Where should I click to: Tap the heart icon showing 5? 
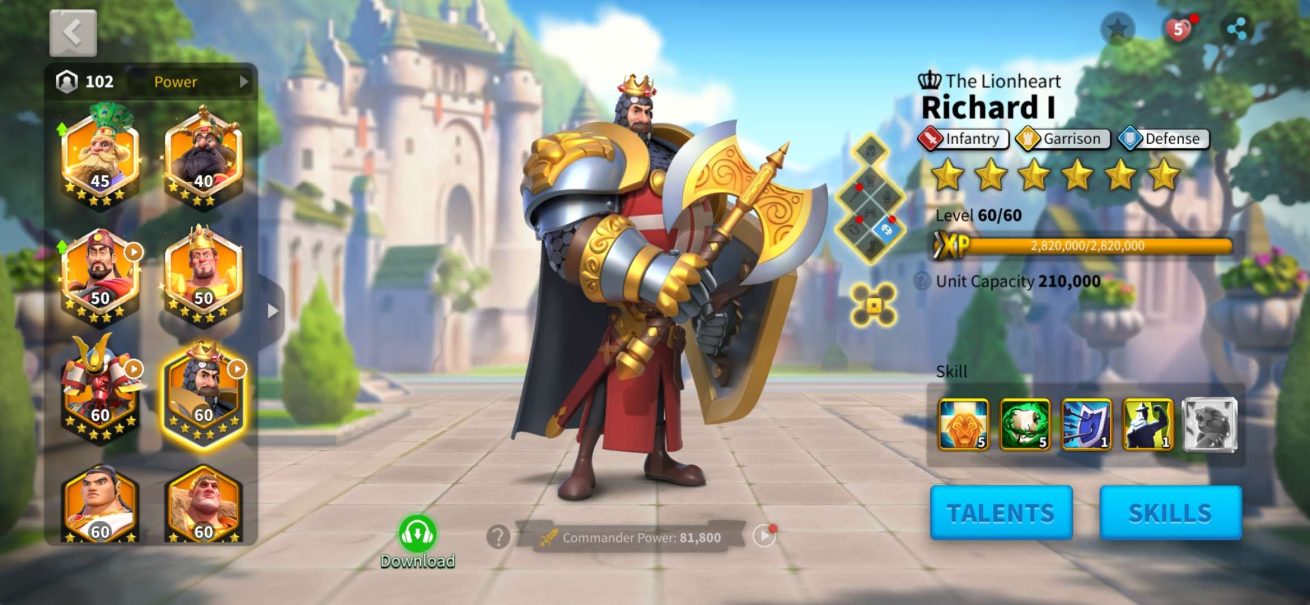pos(1178,29)
